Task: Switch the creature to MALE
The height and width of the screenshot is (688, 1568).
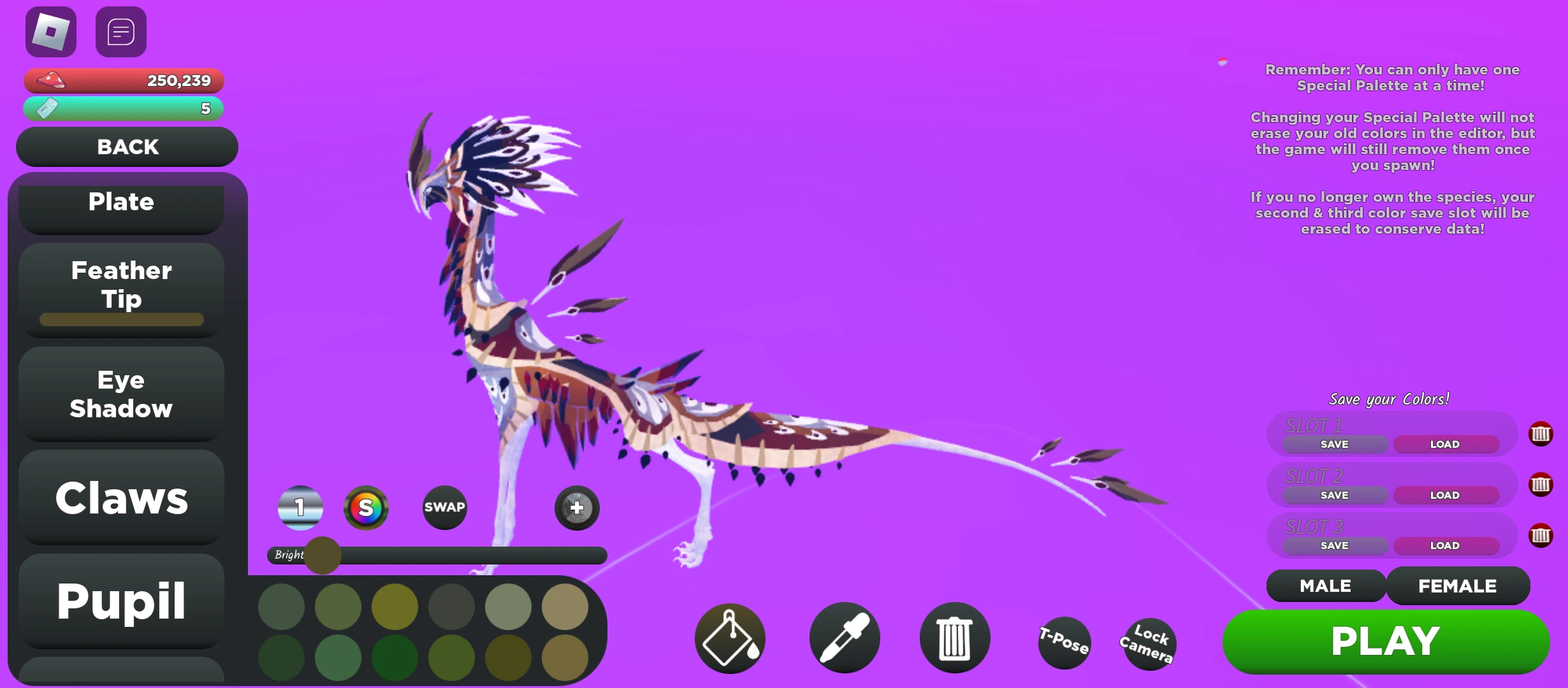Action: (x=1325, y=585)
